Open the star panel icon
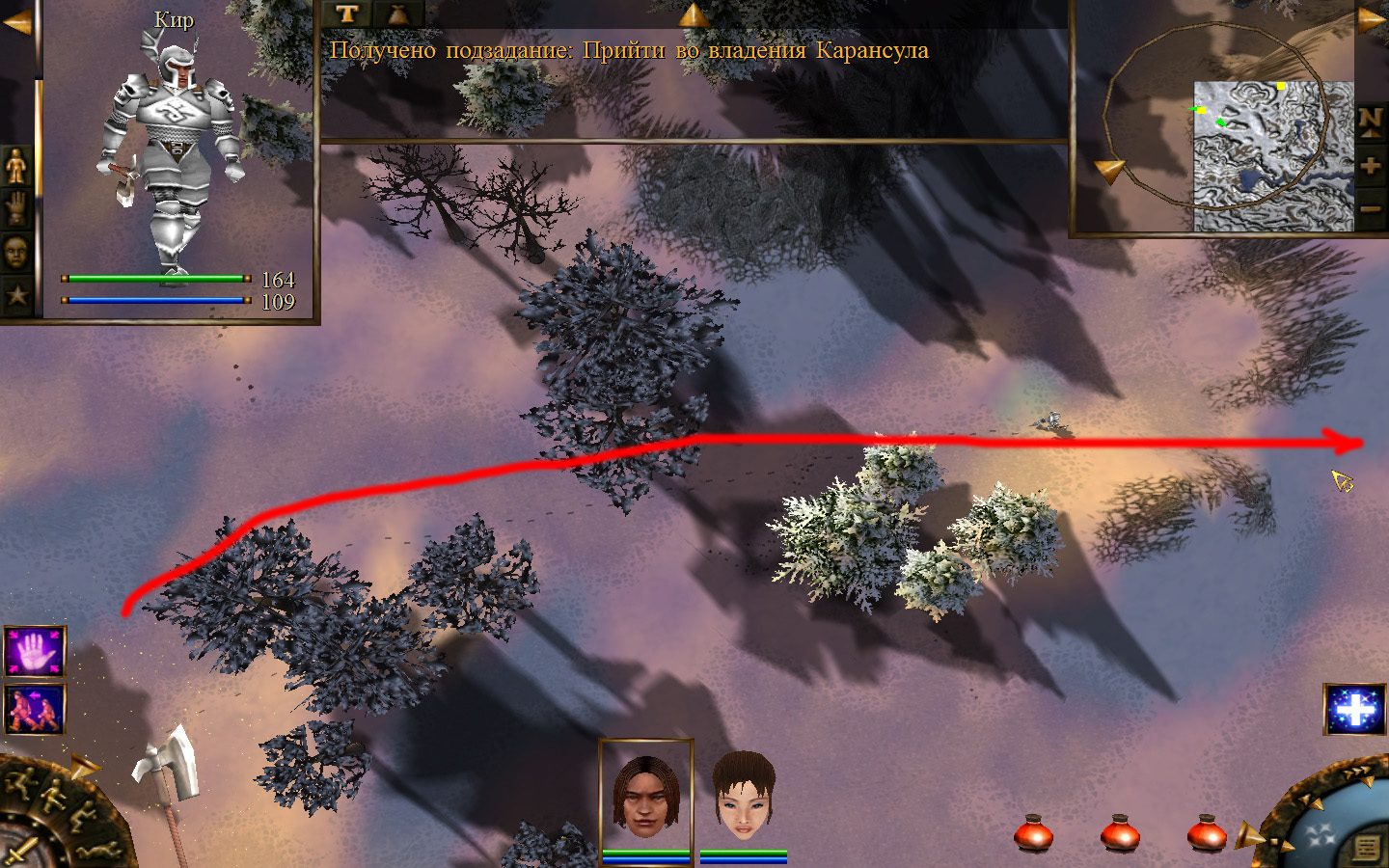 pyautogui.click(x=16, y=295)
